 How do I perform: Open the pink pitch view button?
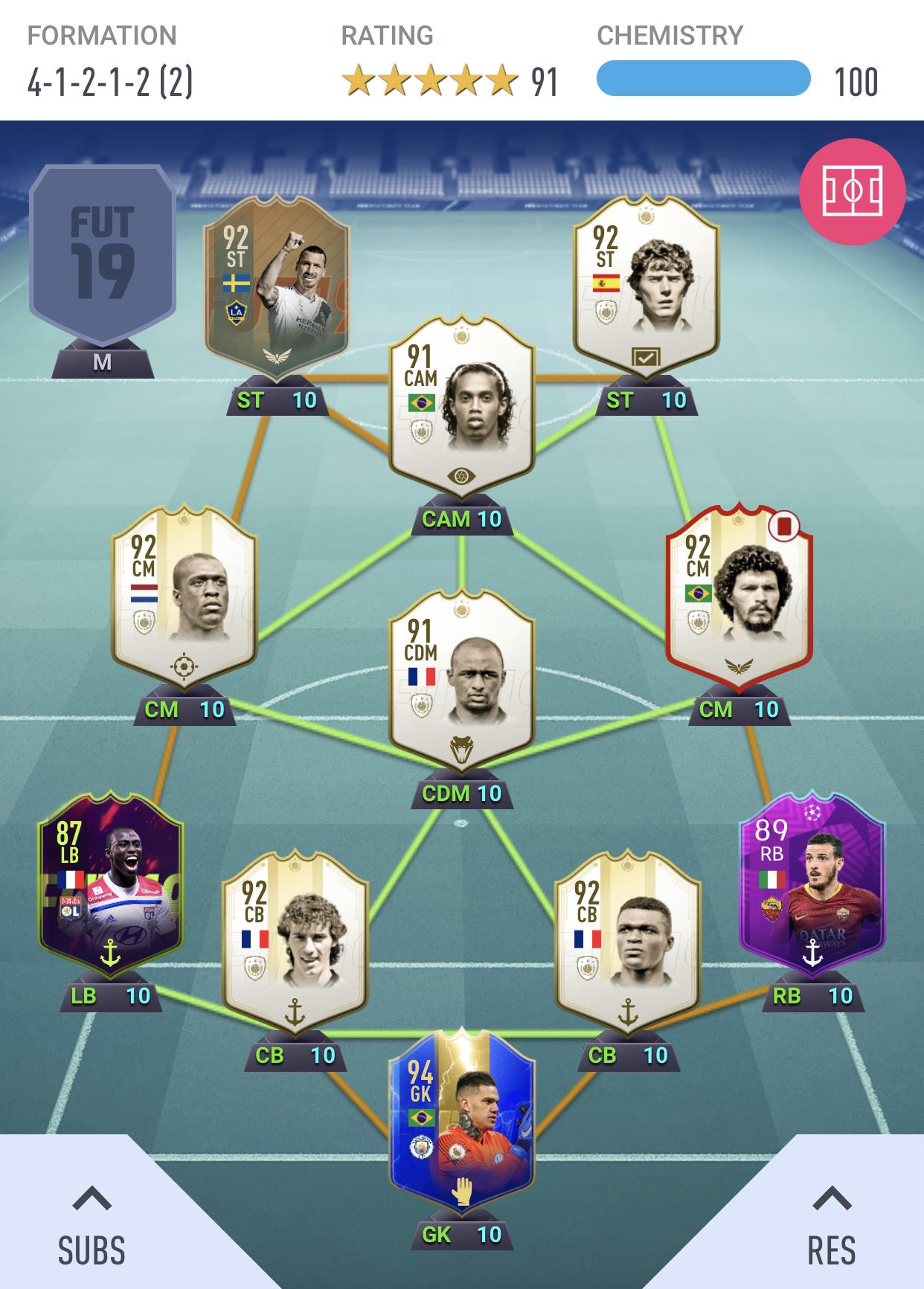click(x=852, y=191)
